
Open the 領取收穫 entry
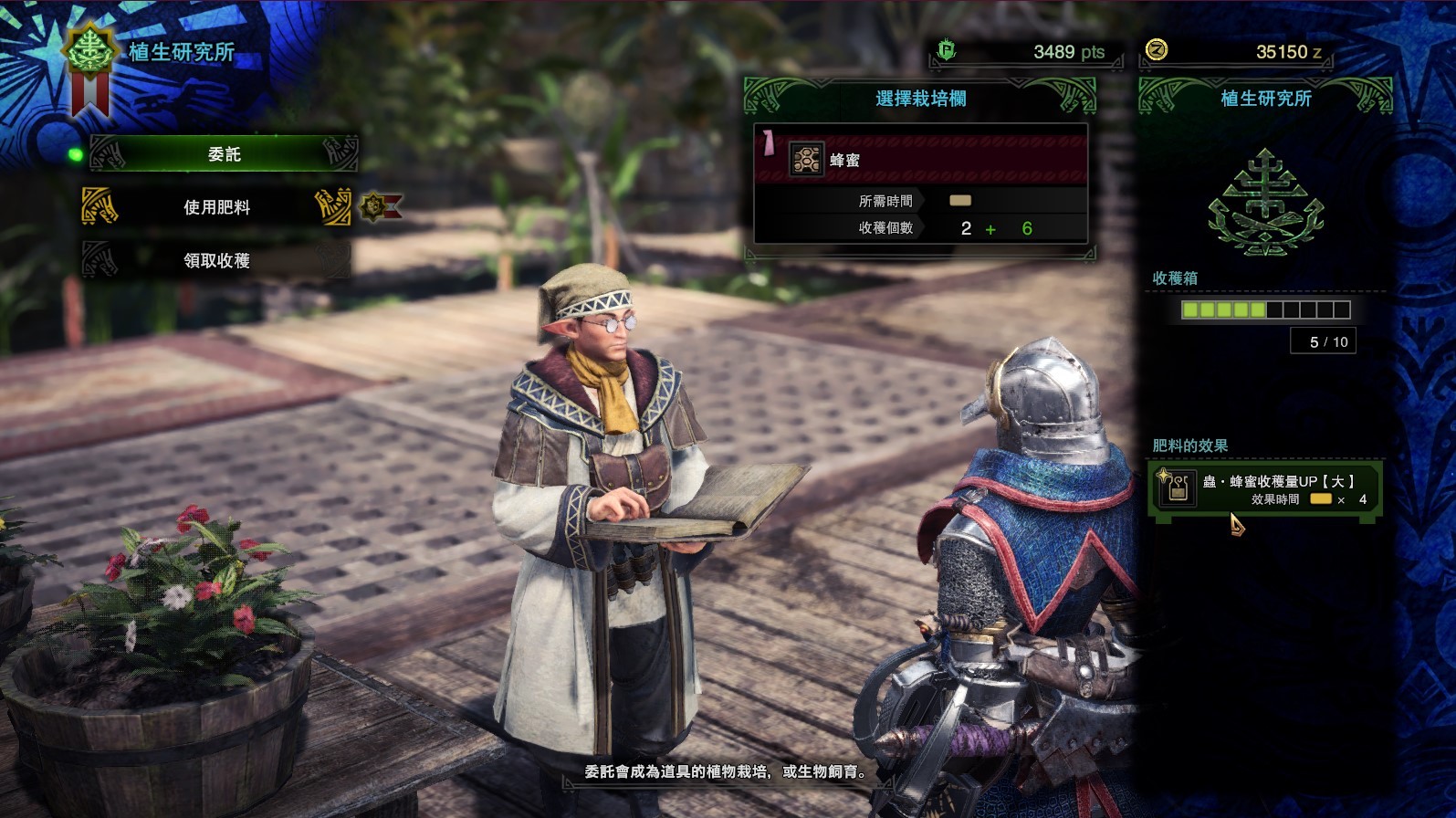pos(217,260)
